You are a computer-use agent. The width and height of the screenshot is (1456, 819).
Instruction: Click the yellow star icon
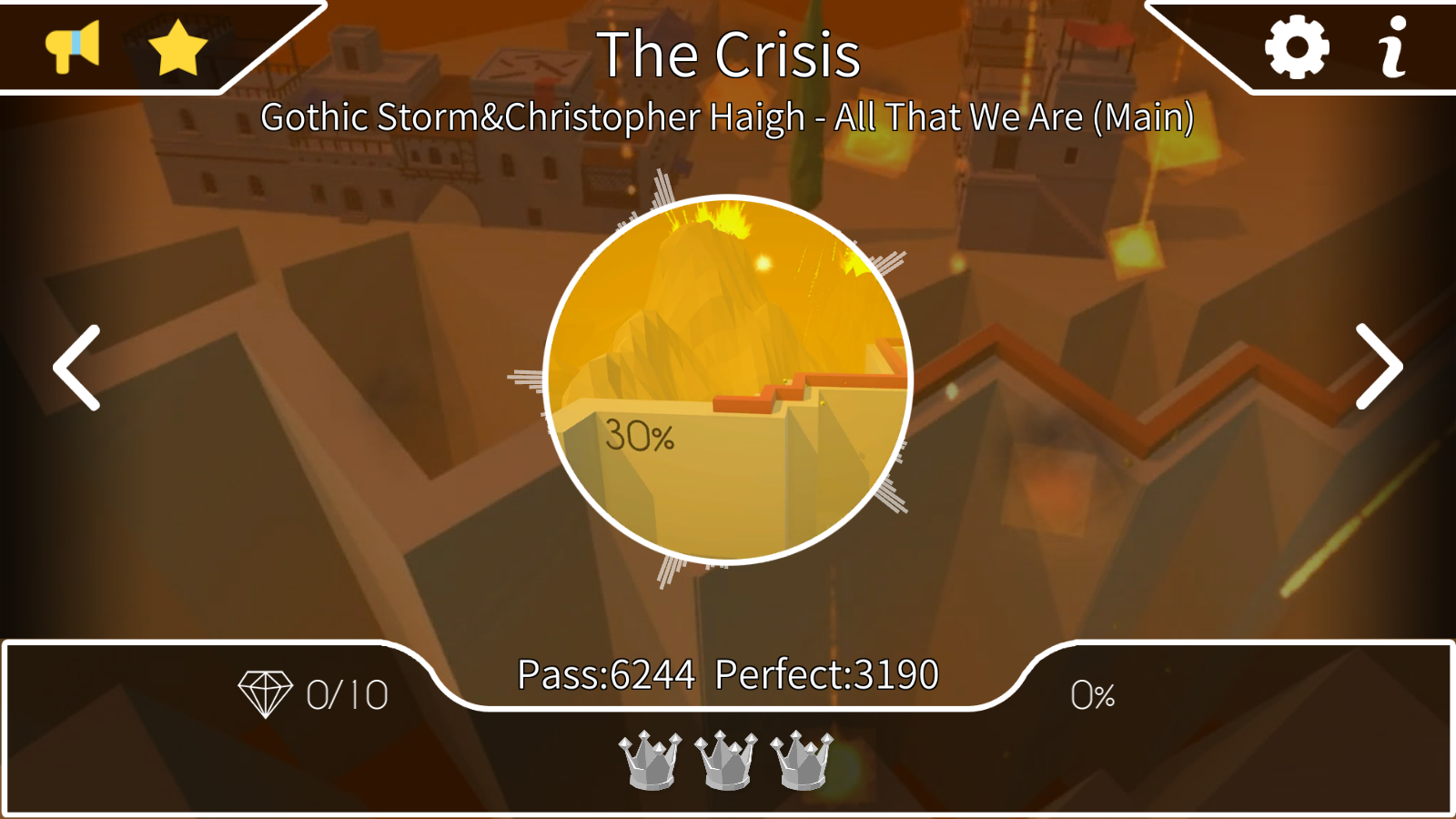(177, 47)
